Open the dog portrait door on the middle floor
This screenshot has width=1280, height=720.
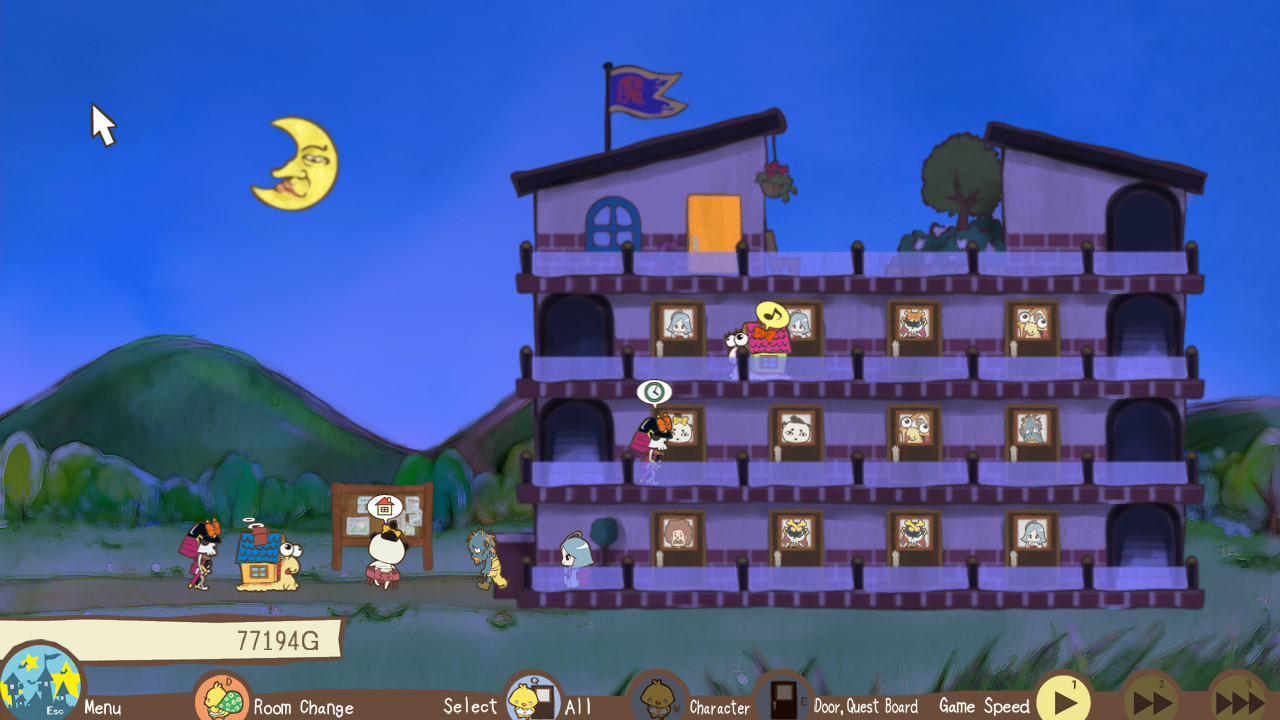(x=793, y=430)
